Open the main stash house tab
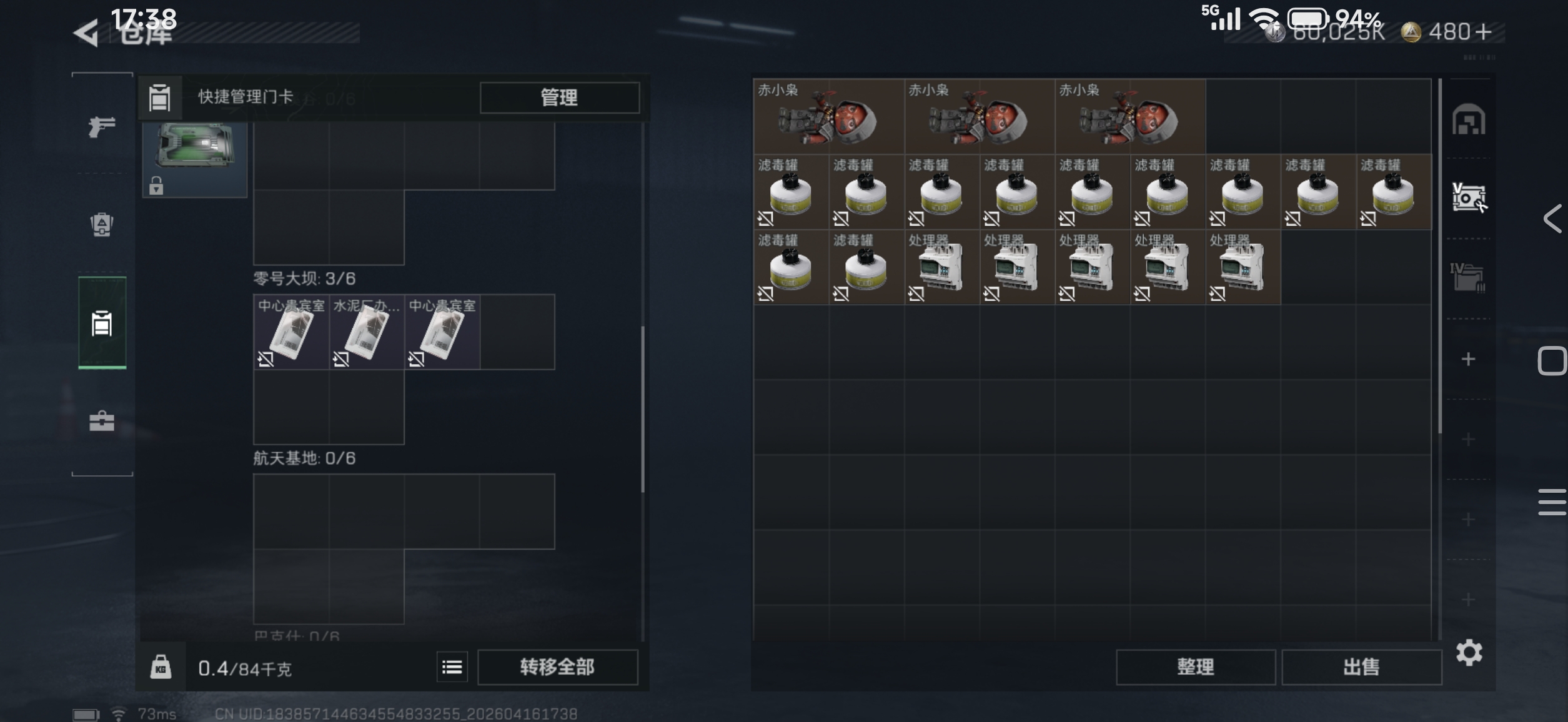This screenshot has height=722, width=1568. pos(1468,121)
